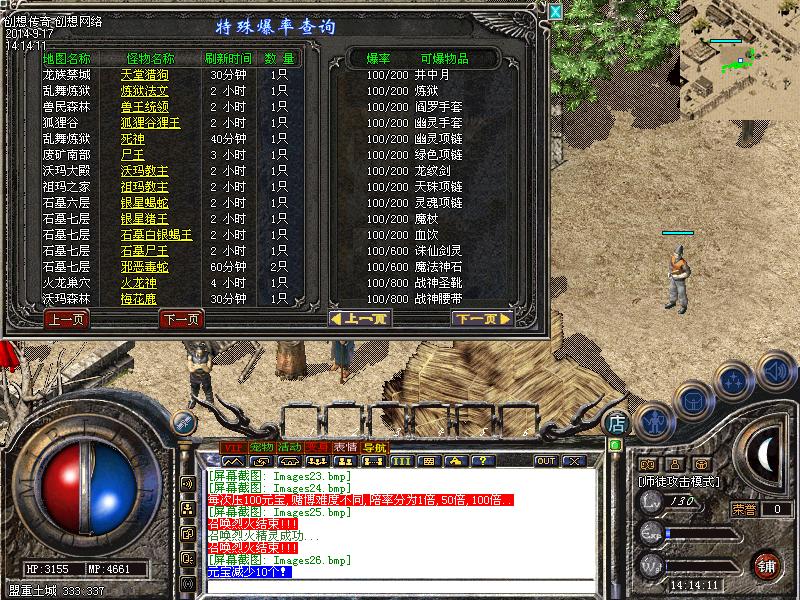Click the 梅花鹿 monster link
The image size is (800, 600).
[x=139, y=299]
